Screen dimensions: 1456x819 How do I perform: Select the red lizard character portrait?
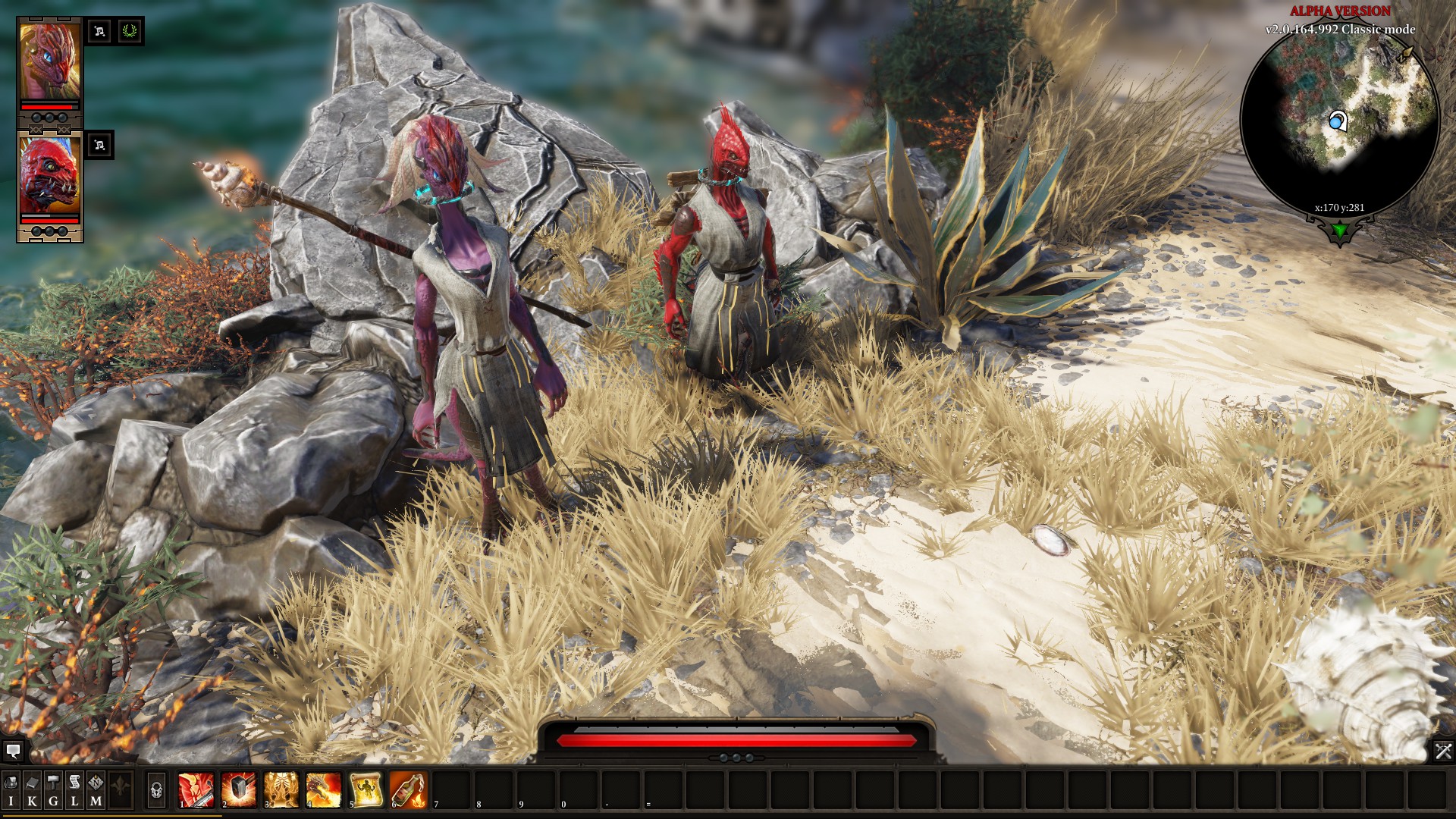coord(49,177)
